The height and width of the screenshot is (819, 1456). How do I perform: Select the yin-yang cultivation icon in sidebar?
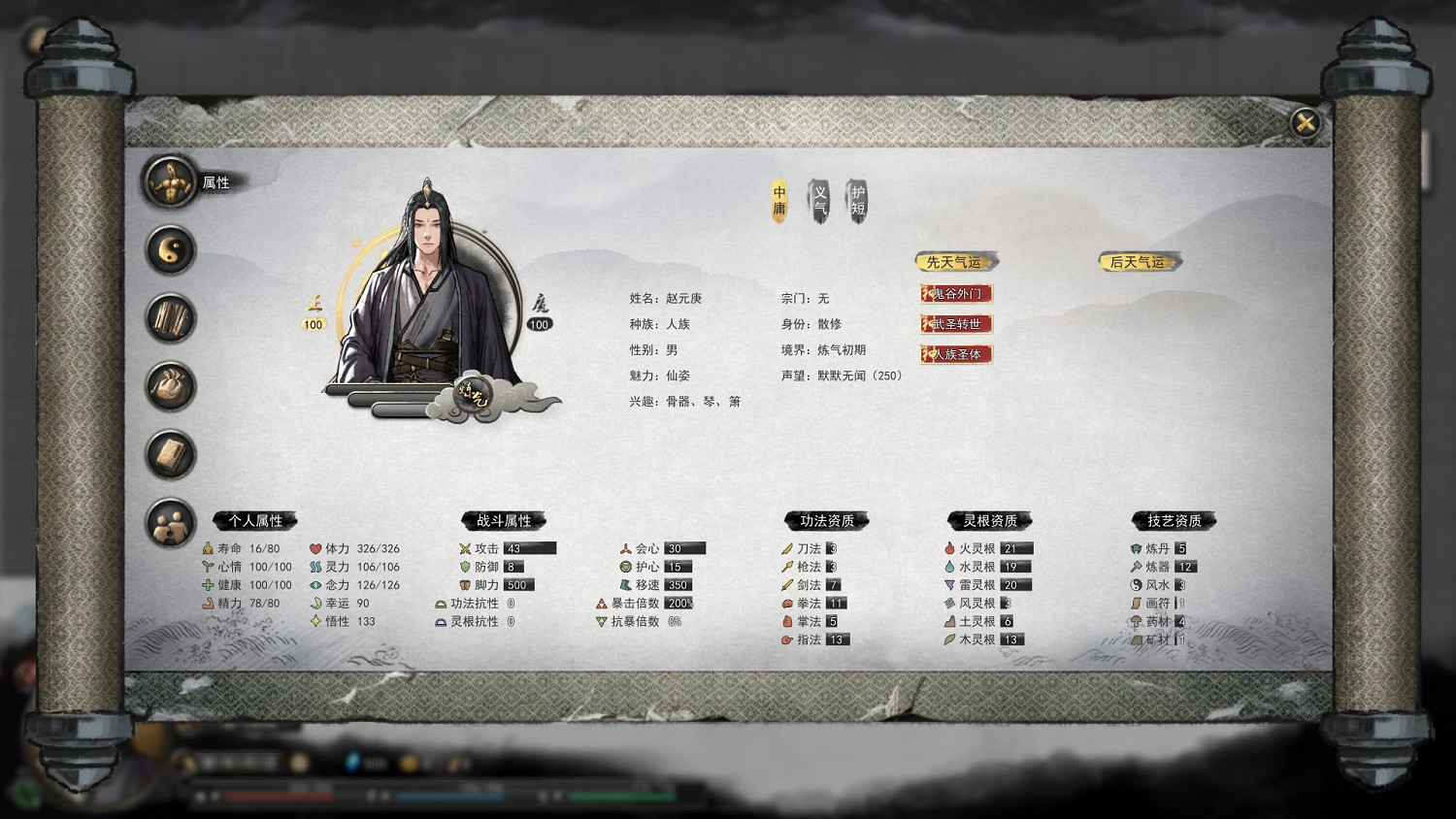(170, 250)
